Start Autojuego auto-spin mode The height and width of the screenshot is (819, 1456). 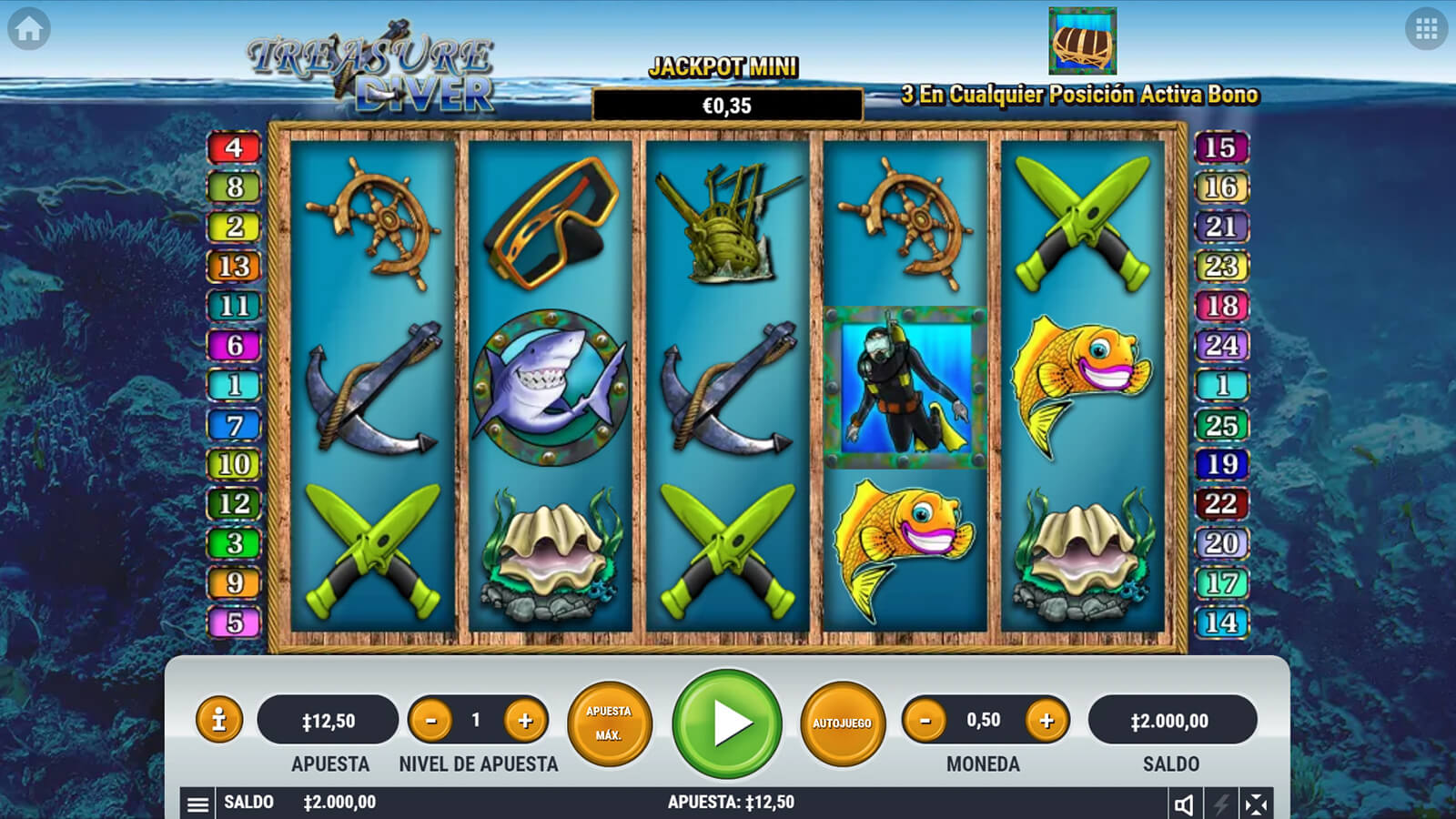click(x=842, y=723)
